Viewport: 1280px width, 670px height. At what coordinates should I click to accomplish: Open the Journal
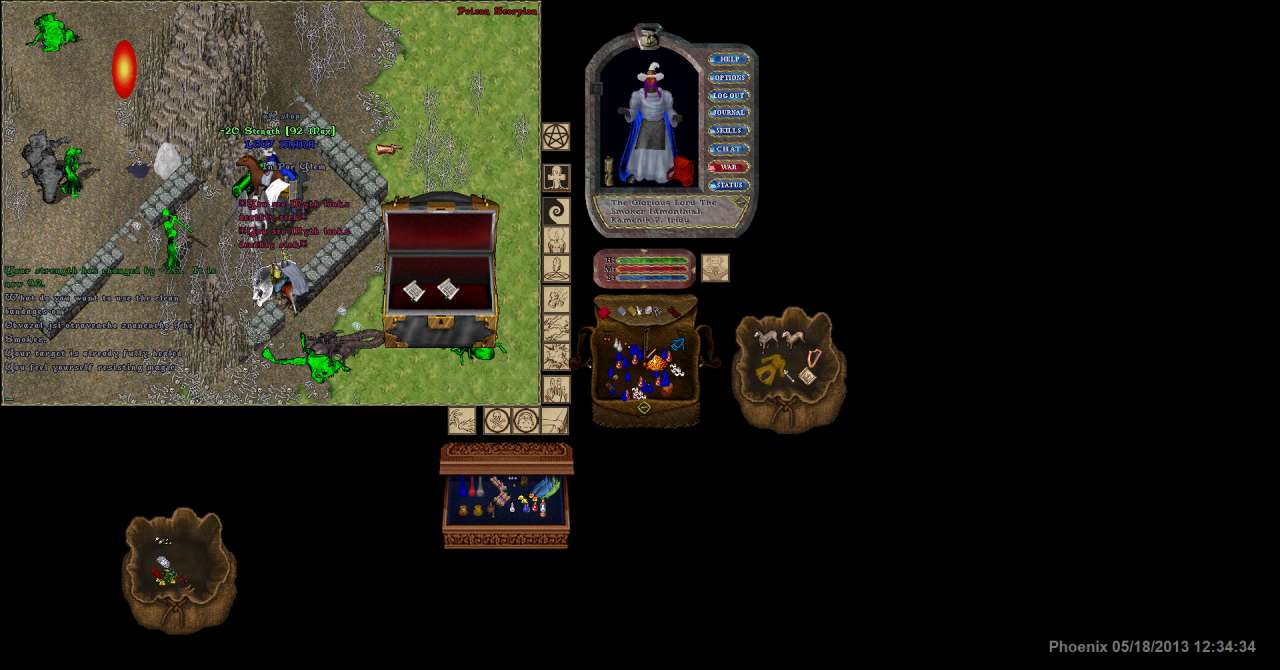click(729, 113)
